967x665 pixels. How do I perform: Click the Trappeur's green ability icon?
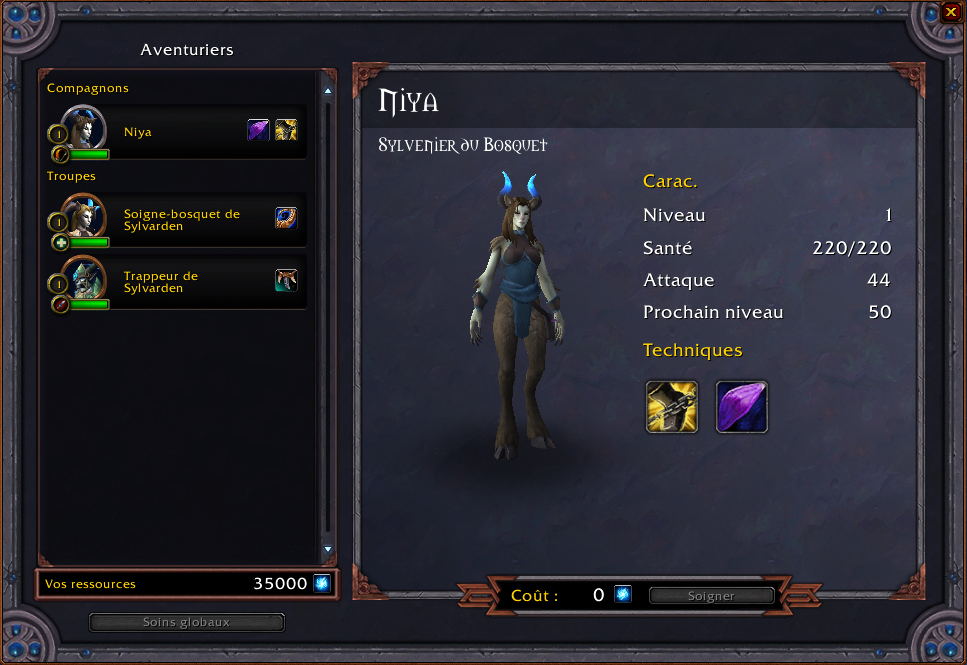tap(286, 280)
